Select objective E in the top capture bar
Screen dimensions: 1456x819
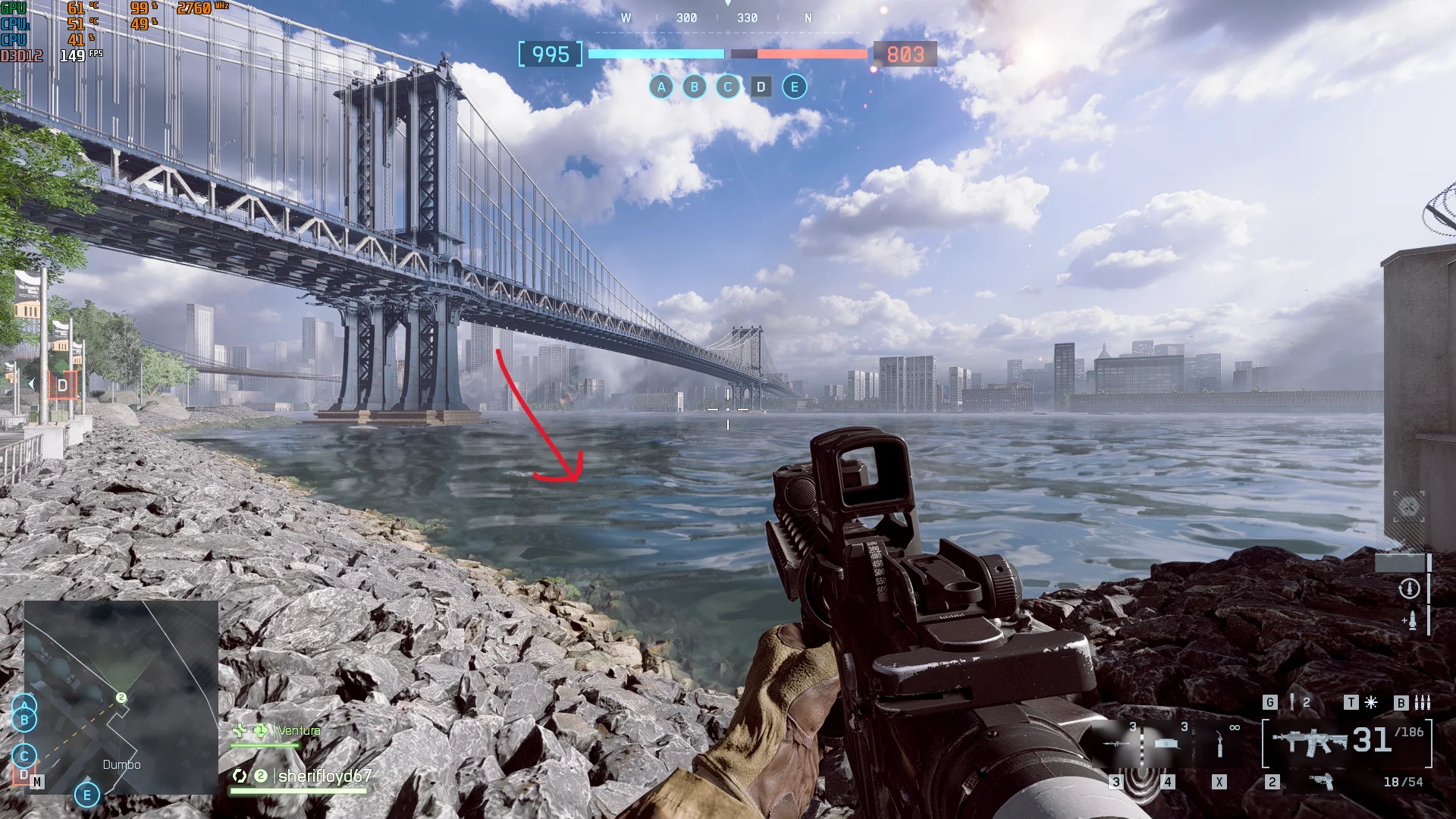point(794,87)
